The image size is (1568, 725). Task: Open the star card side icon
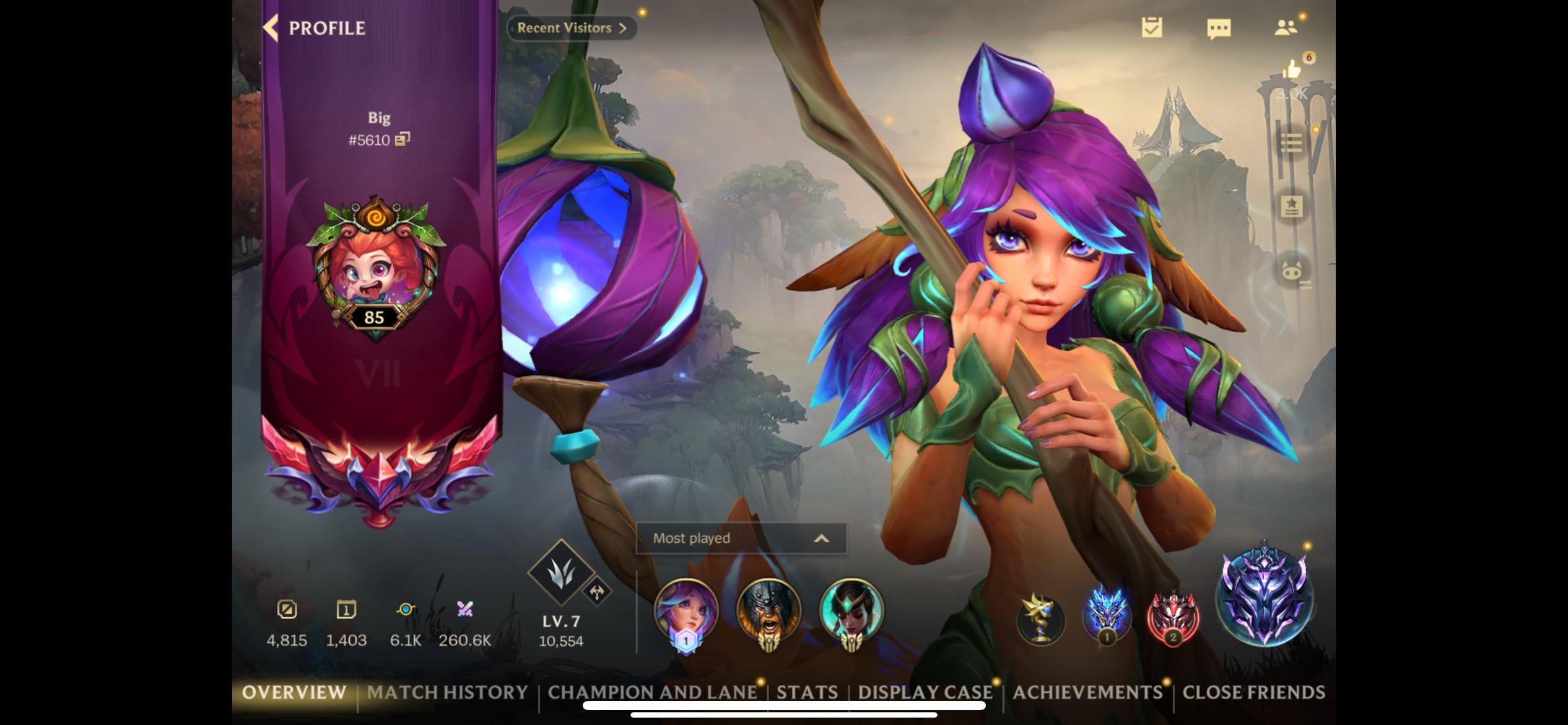[1291, 206]
